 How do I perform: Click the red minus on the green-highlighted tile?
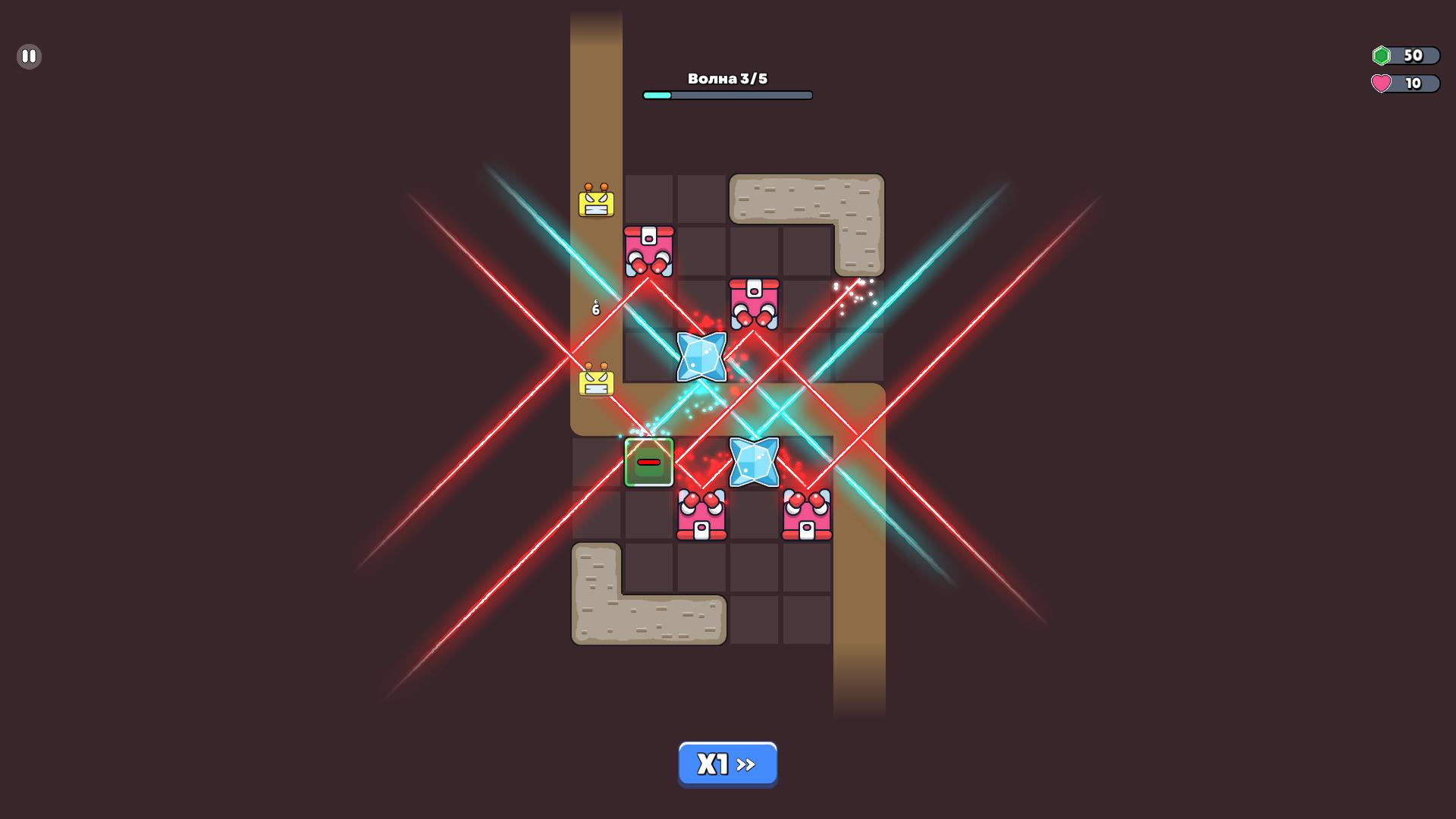[648, 461]
